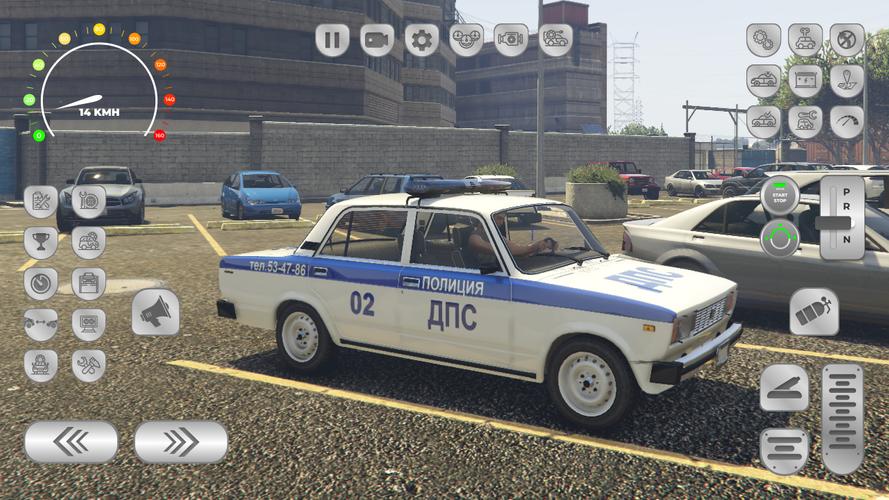Tap the engine icon in the top row
The width and height of the screenshot is (889, 500).
click(511, 40)
